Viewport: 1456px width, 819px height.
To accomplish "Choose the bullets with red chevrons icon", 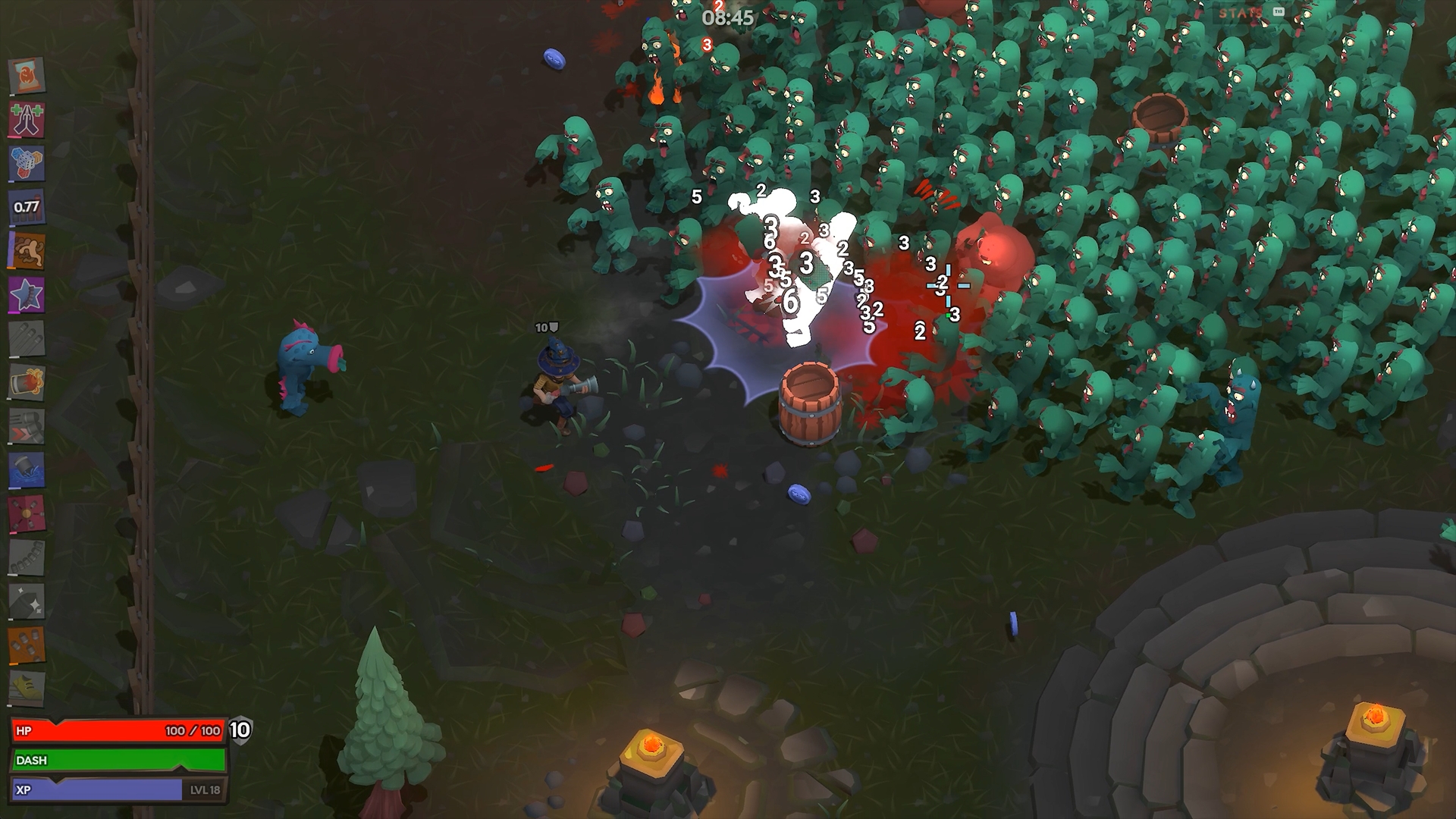I will pyautogui.click(x=27, y=426).
